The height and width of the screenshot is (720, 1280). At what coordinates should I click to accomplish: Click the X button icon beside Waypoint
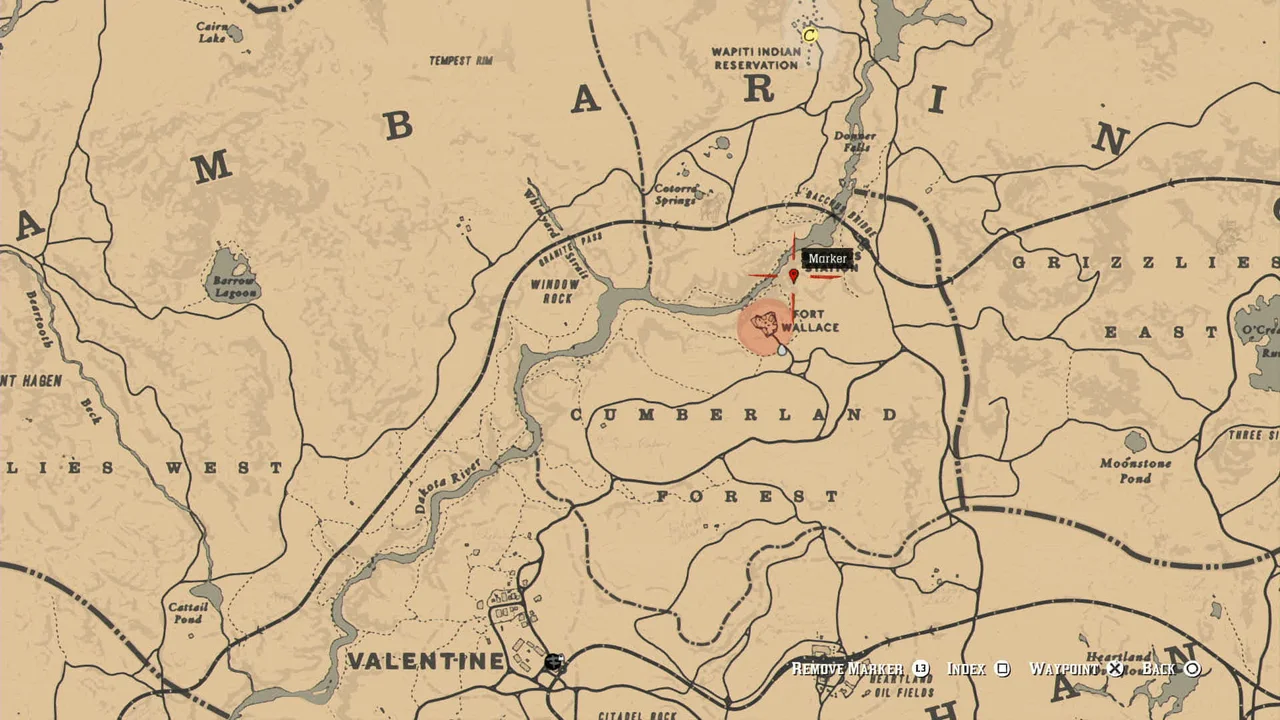pyautogui.click(x=1115, y=668)
